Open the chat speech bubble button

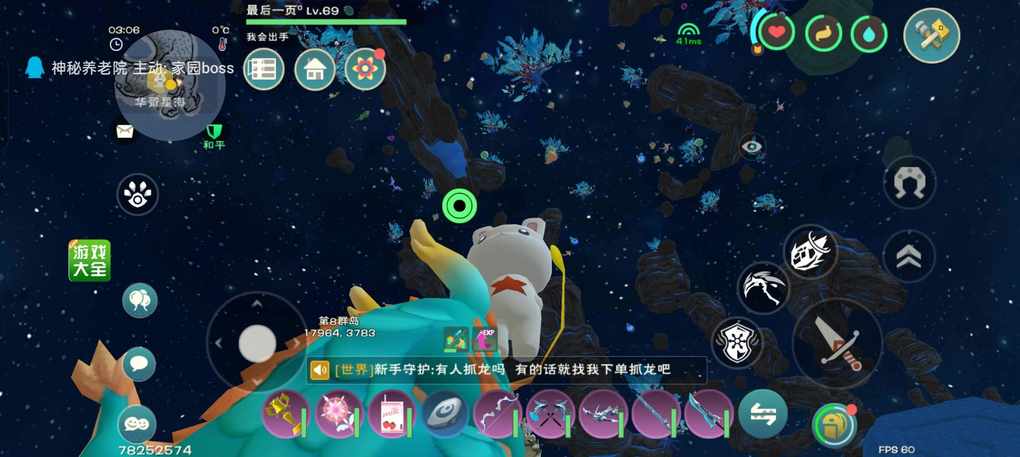(x=139, y=363)
